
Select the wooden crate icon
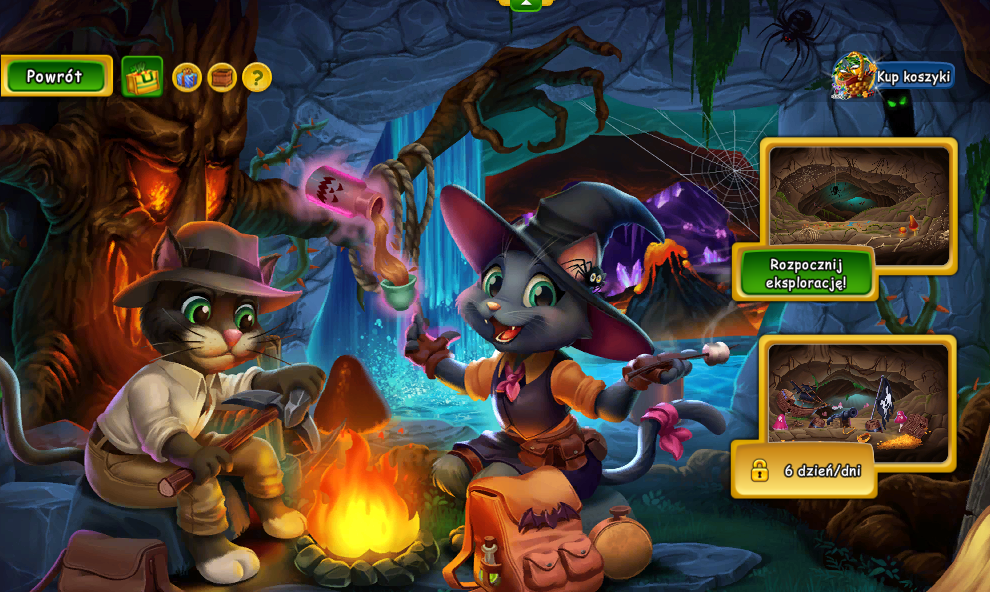(x=222, y=77)
